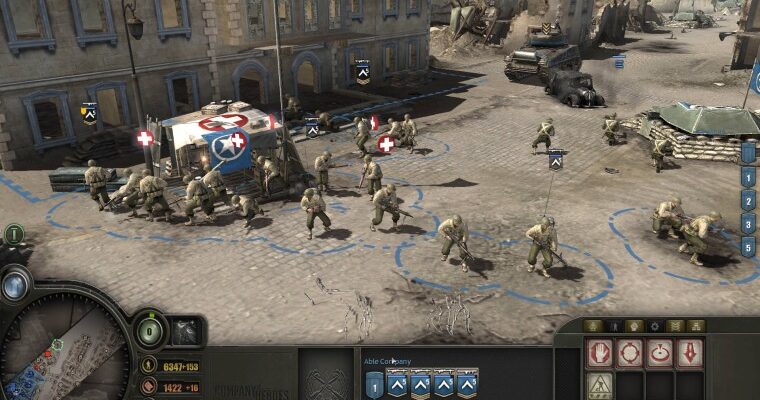Open the company commander points button
This screenshot has height=400, width=760.
click(x=150, y=331)
